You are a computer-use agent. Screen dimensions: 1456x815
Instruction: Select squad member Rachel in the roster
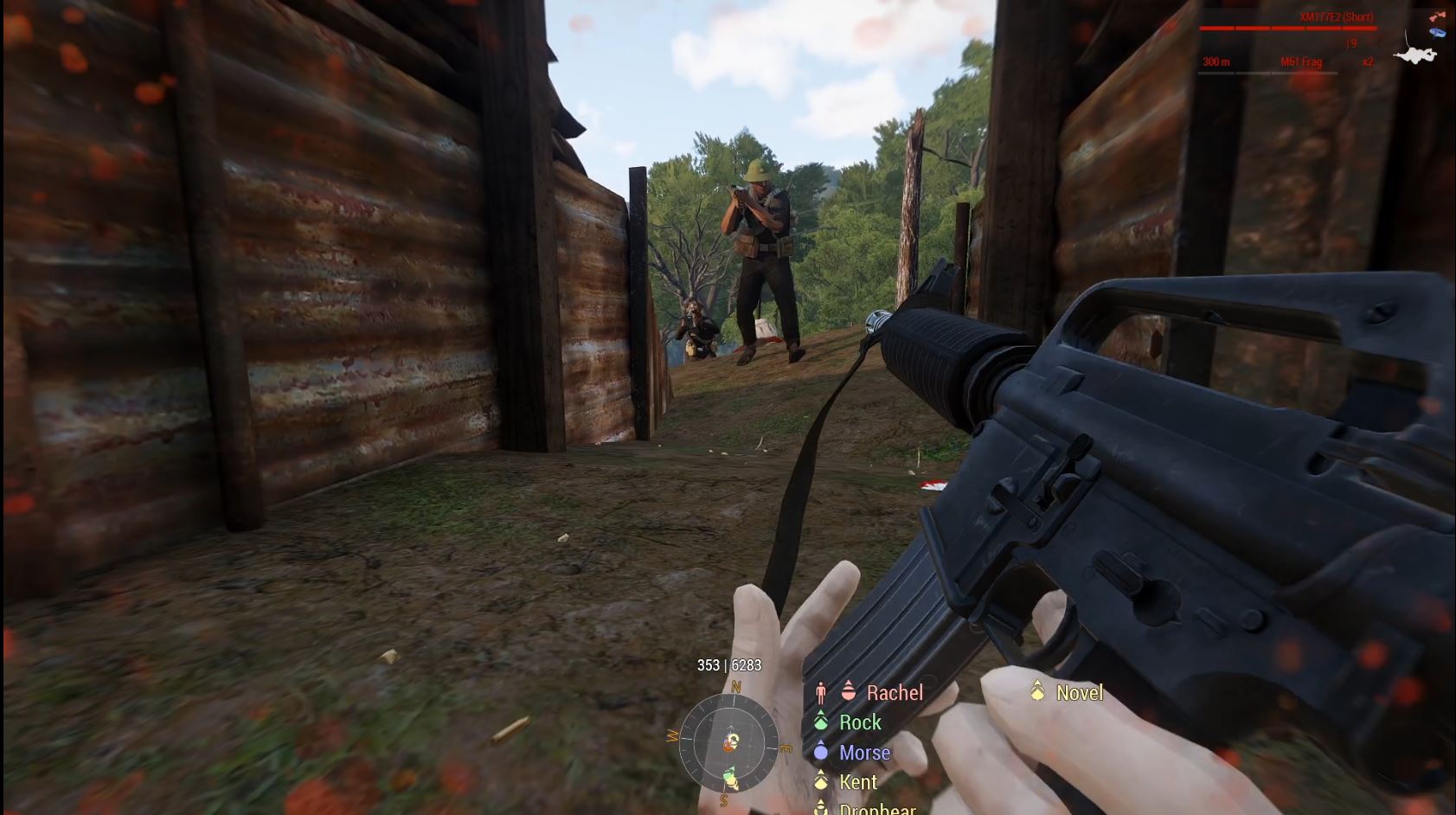pos(894,693)
